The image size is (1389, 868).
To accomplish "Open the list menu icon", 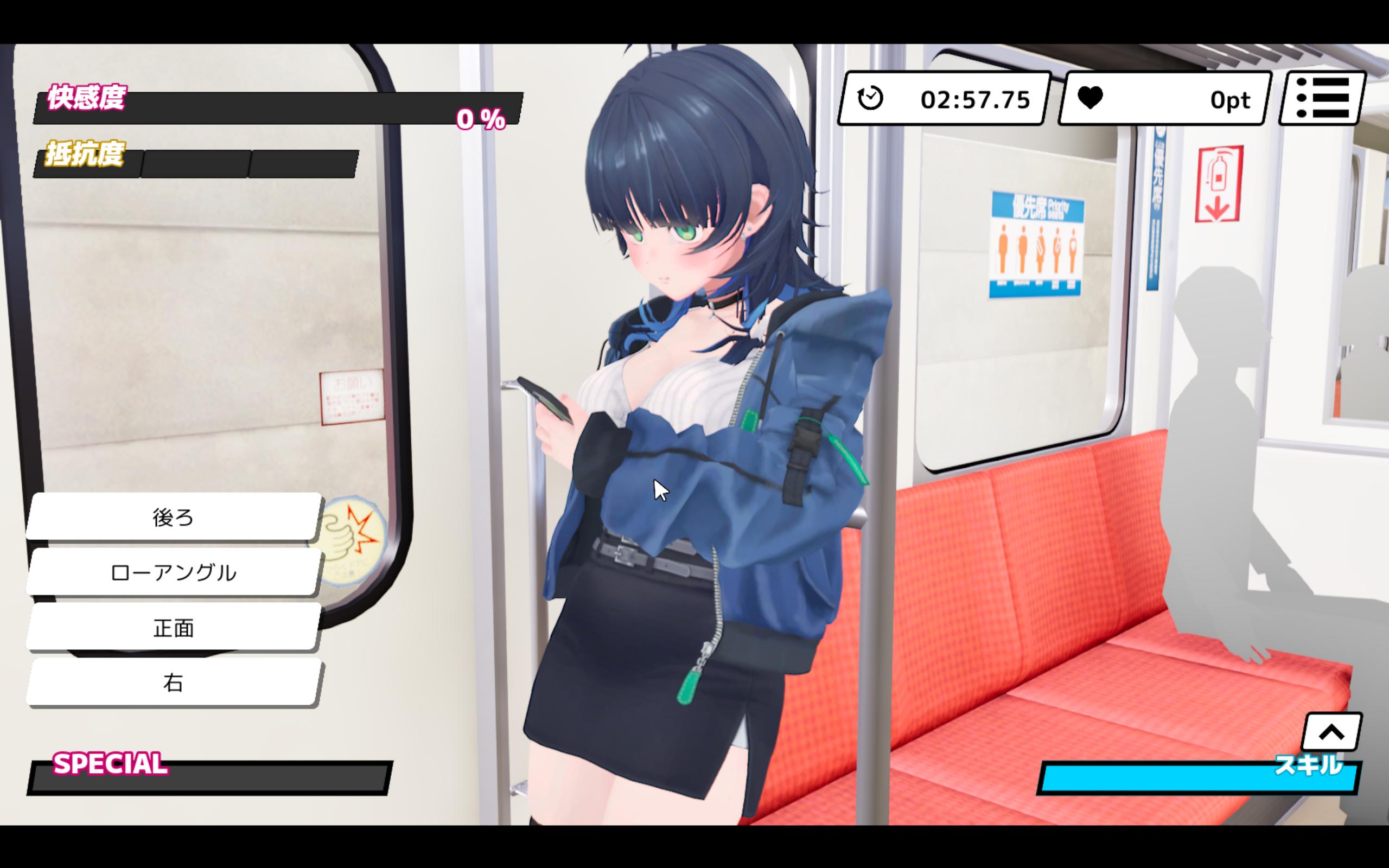I will (x=1322, y=98).
